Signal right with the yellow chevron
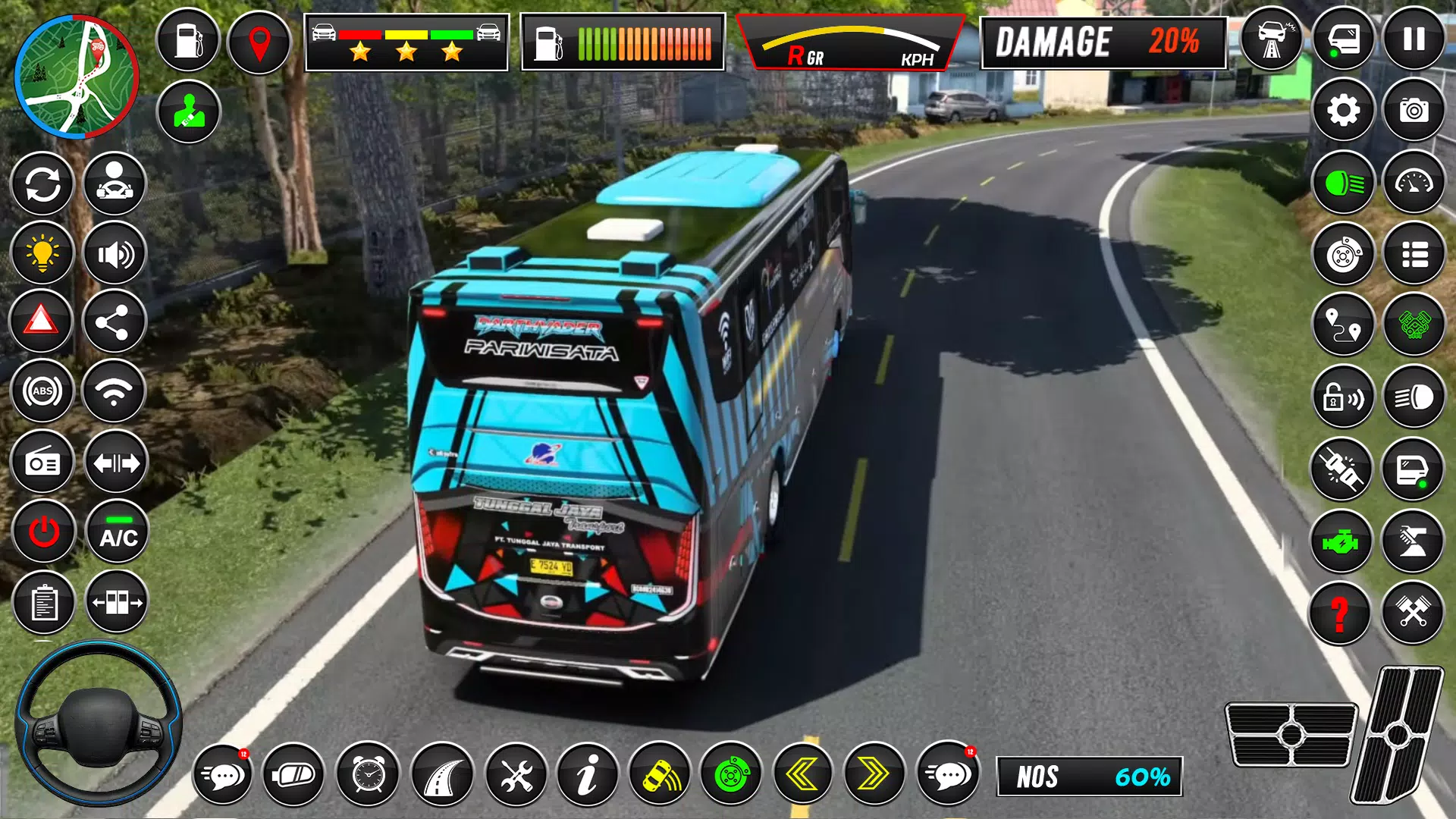Screen dimensions: 1456x819 pyautogui.click(x=874, y=774)
